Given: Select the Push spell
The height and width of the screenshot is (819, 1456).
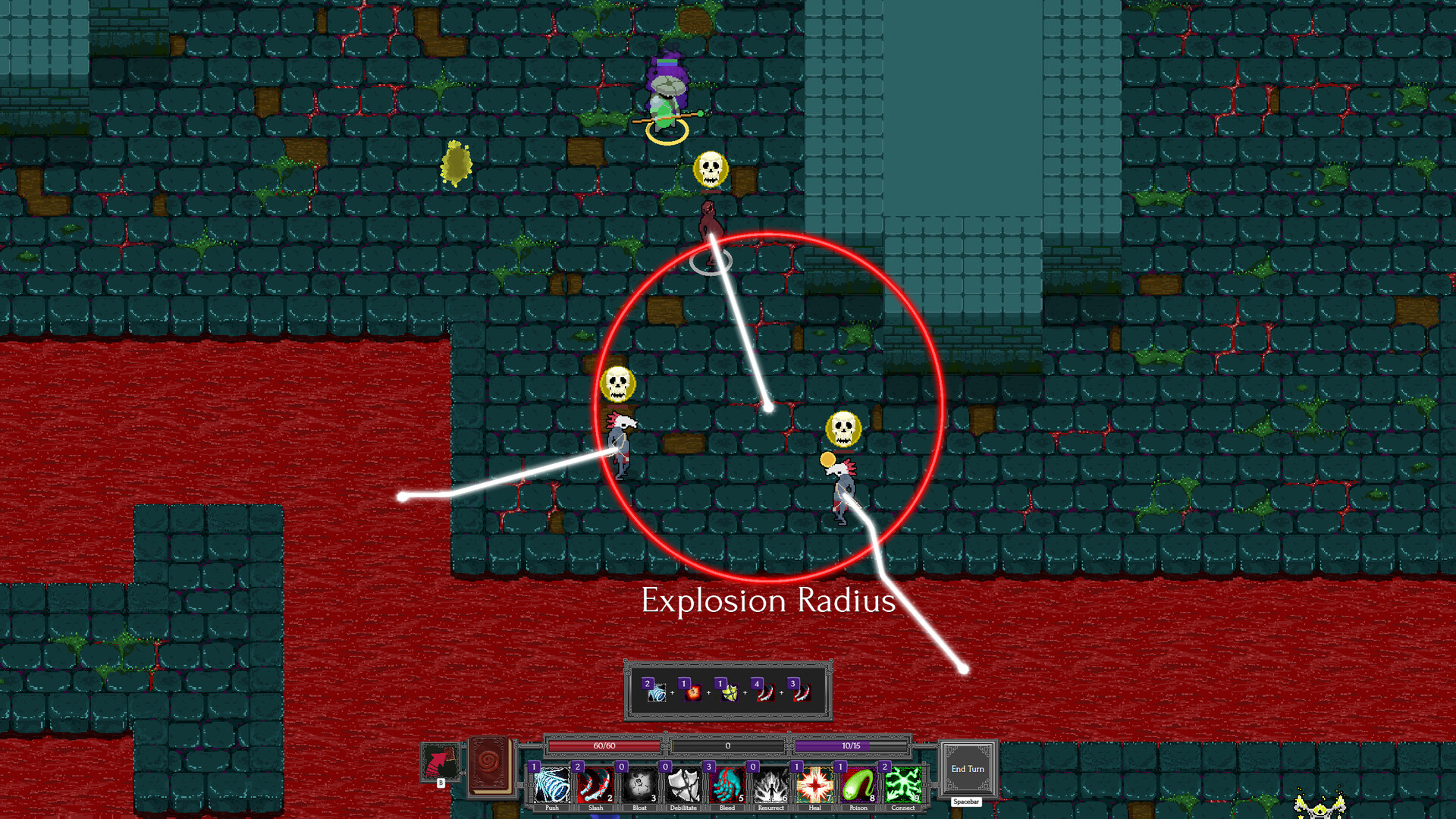Looking at the screenshot, I should pyautogui.click(x=551, y=785).
